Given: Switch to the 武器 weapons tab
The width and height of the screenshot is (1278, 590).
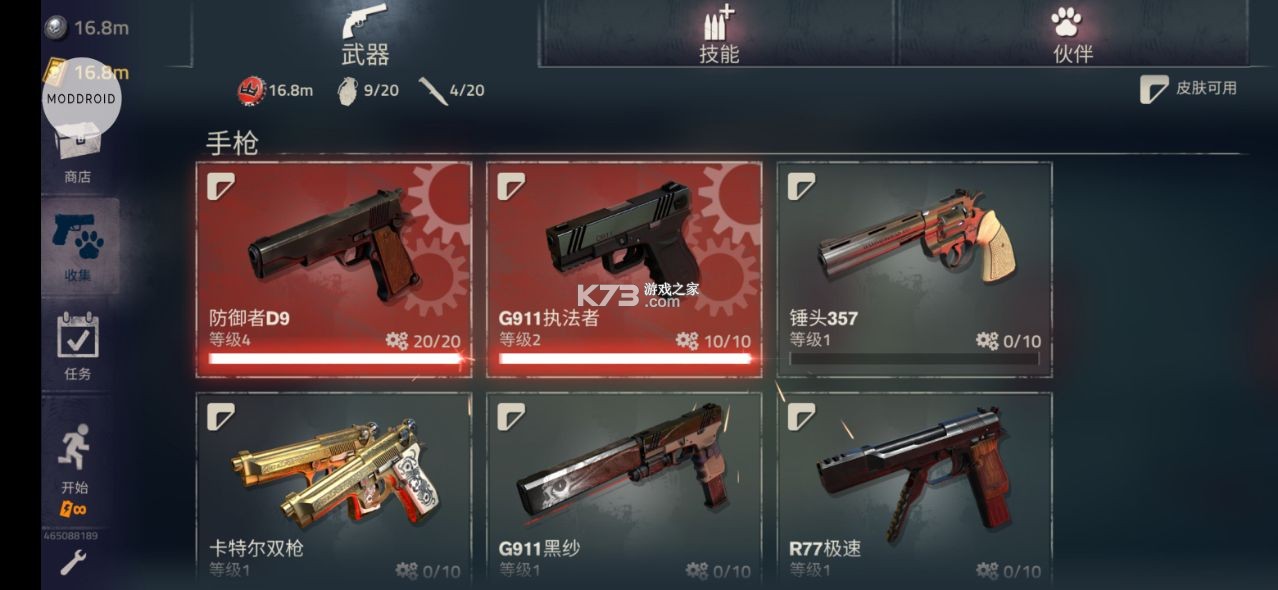Looking at the screenshot, I should point(365,36).
